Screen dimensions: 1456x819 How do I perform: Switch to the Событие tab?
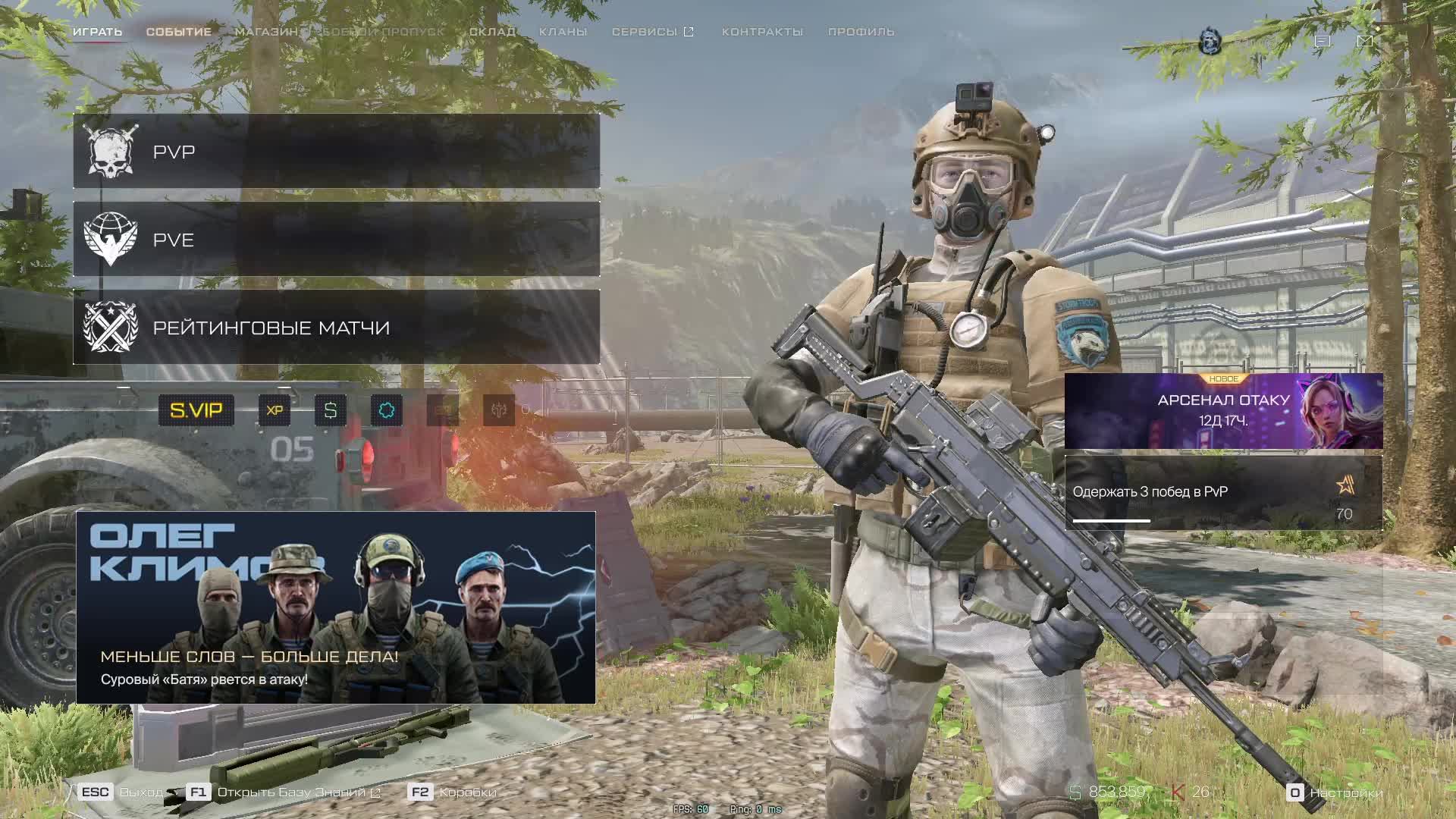point(179,32)
